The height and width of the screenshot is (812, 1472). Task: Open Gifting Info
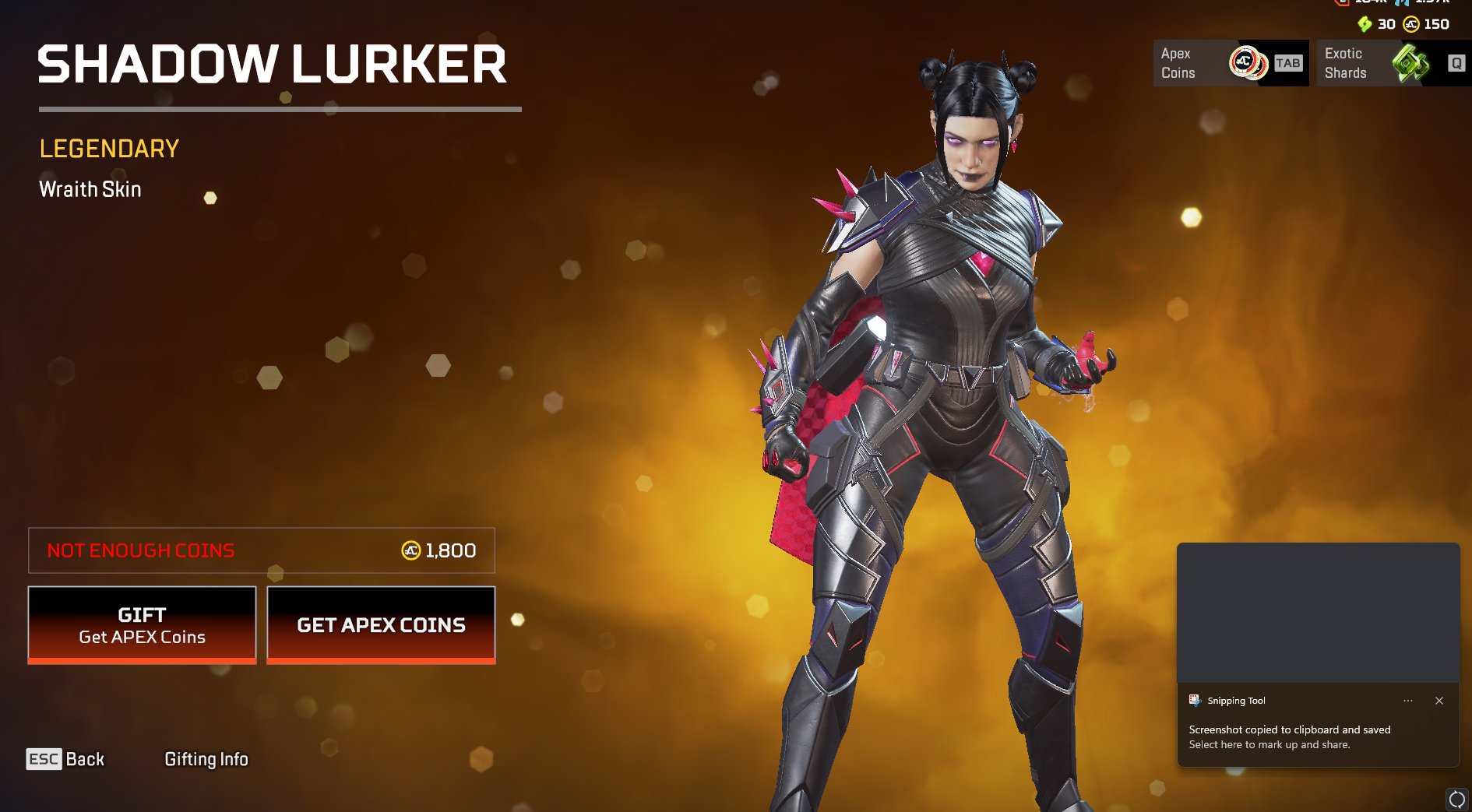pos(206,759)
